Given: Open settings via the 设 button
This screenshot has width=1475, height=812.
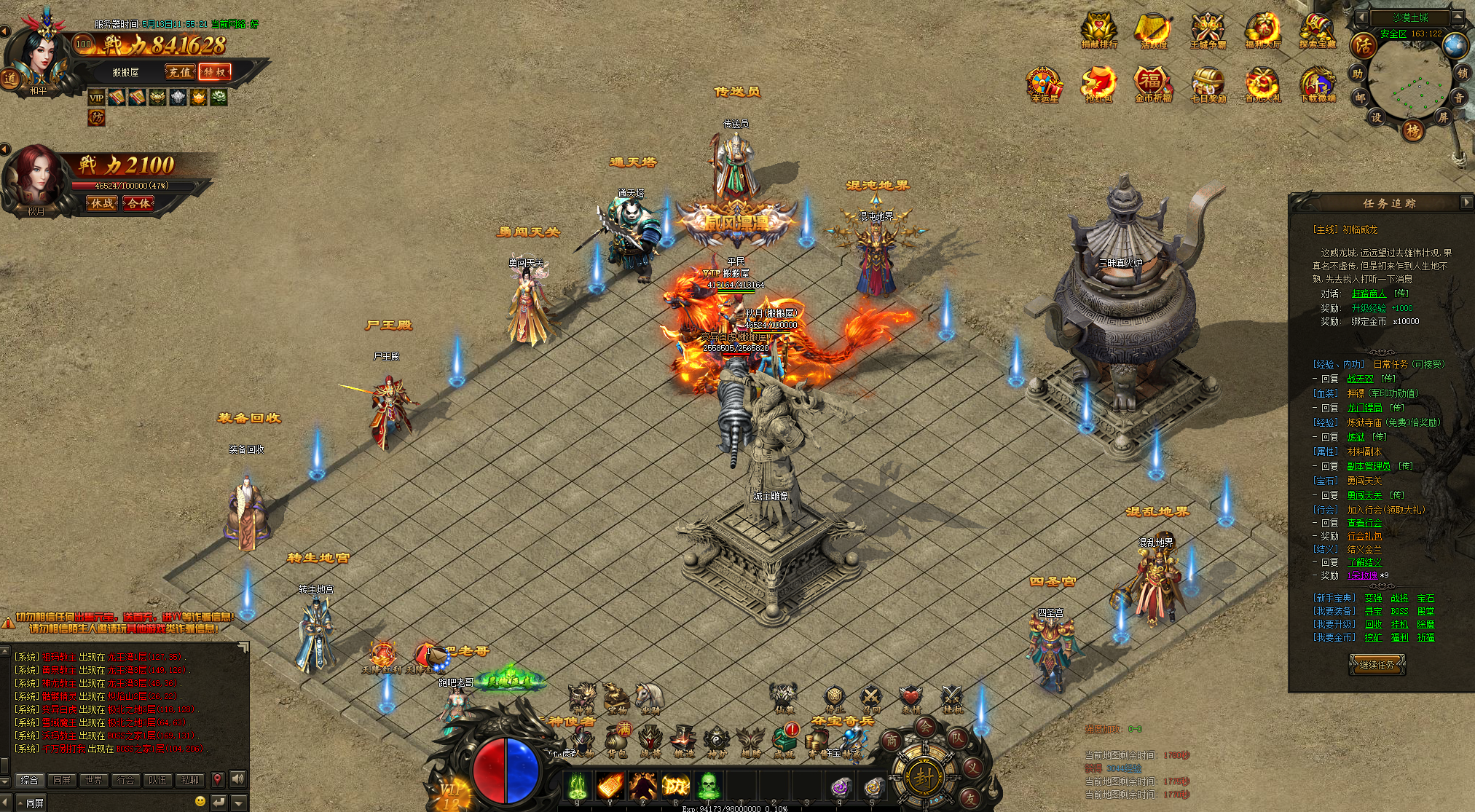Looking at the screenshot, I should (1376, 117).
